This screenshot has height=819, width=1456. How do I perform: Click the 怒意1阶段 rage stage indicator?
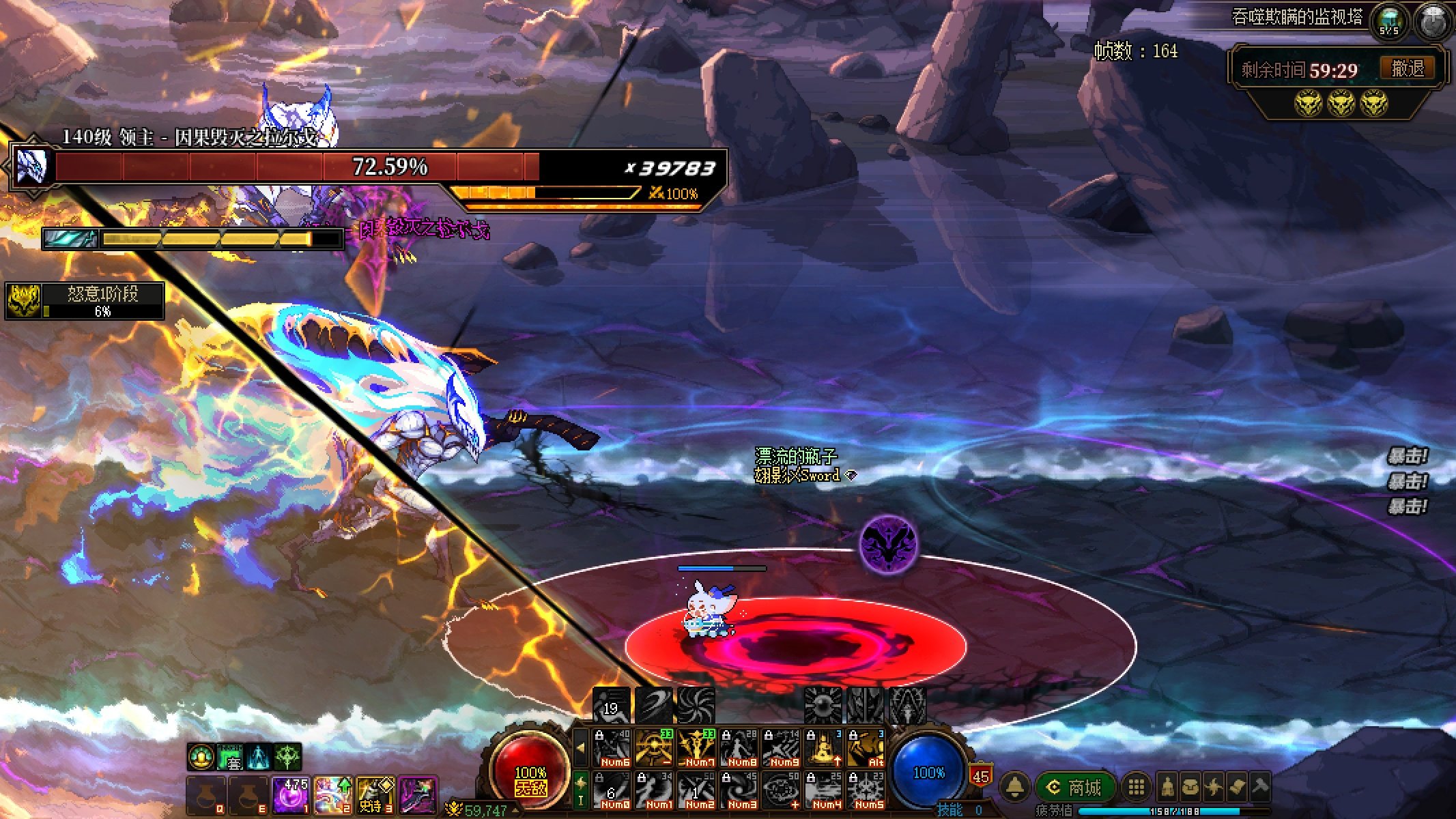(85, 301)
